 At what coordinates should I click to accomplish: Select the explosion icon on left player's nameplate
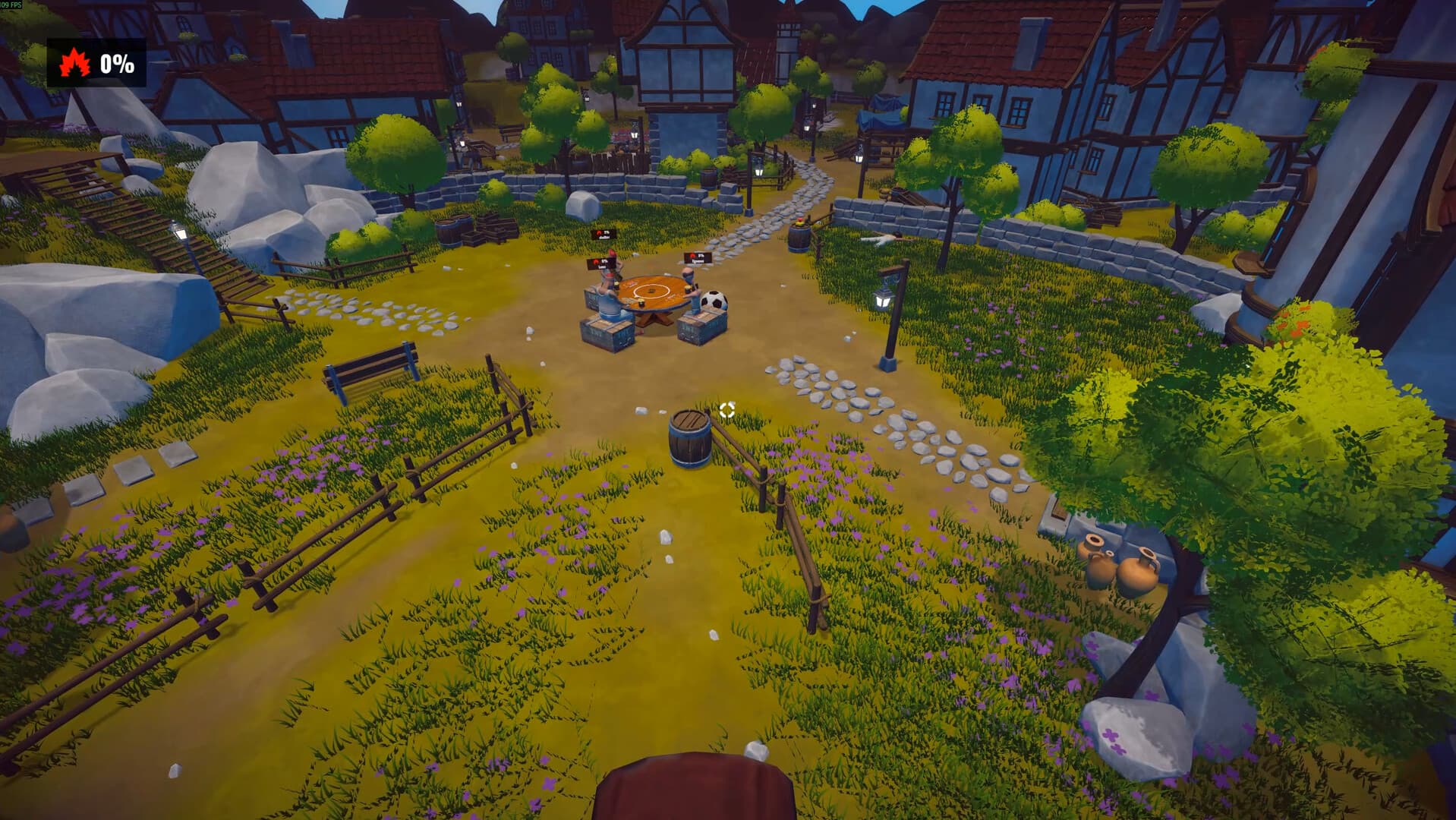596,260
